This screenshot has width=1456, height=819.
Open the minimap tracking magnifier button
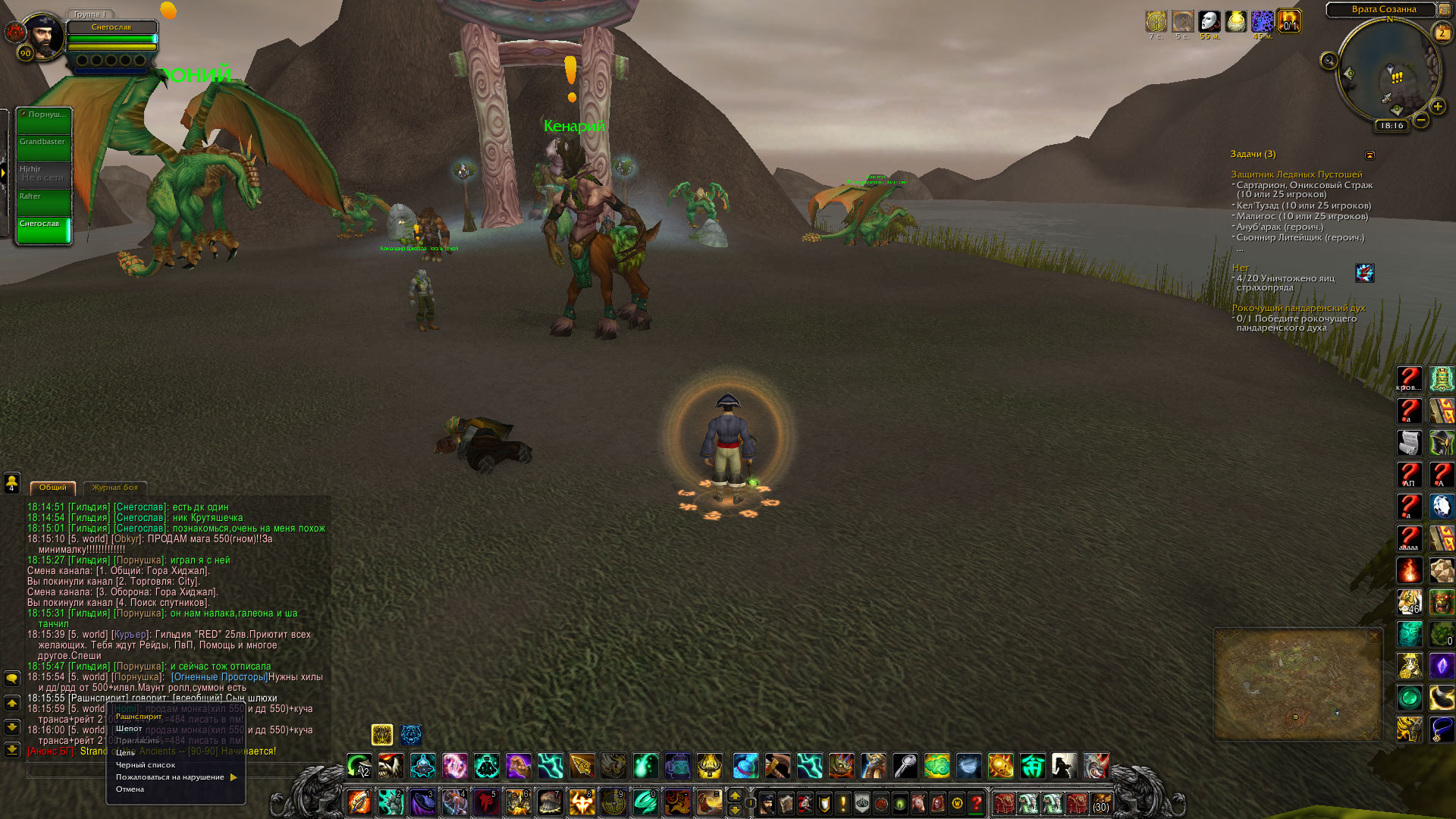pyautogui.click(x=1329, y=61)
